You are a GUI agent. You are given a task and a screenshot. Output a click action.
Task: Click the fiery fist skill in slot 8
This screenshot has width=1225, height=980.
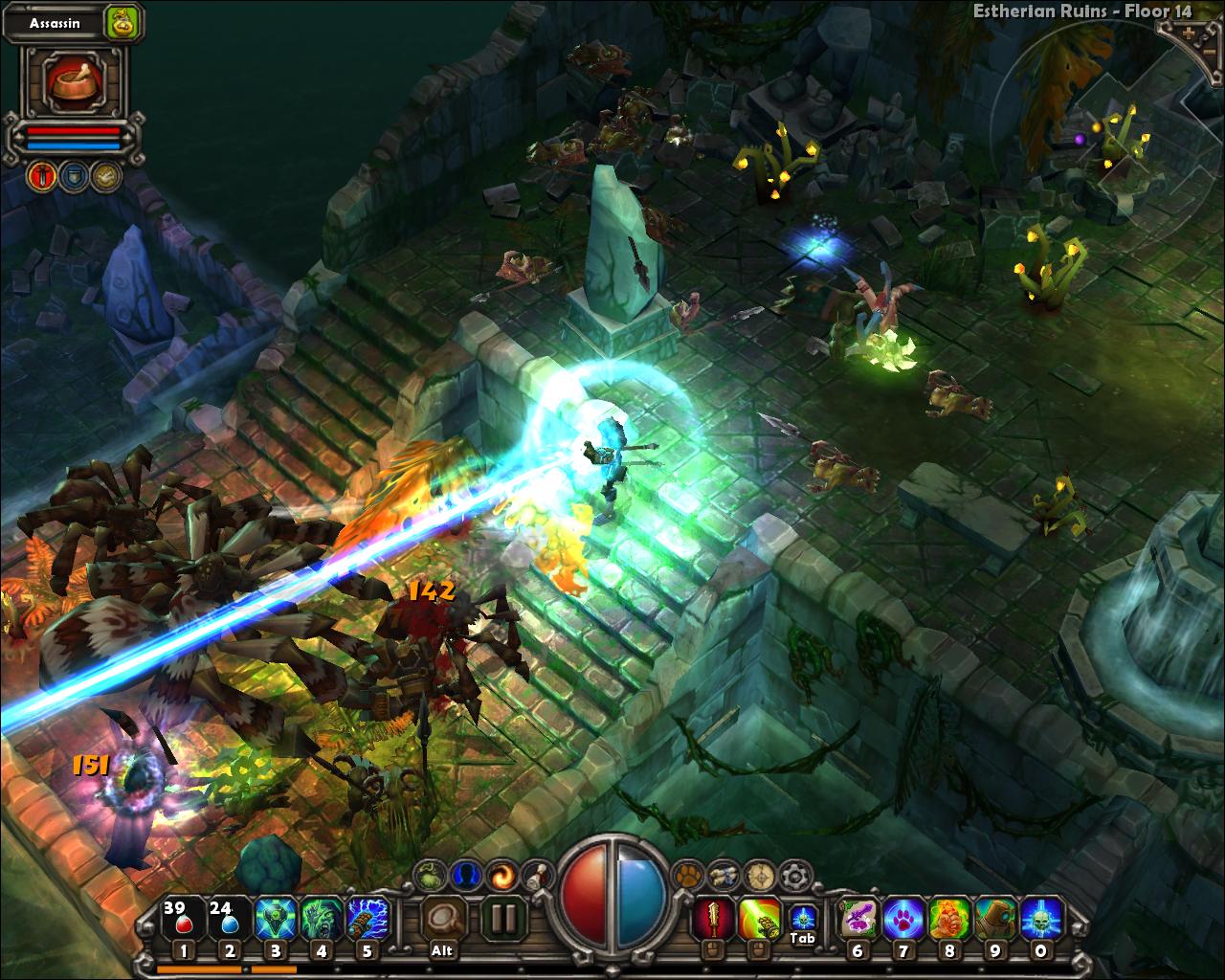(948, 920)
